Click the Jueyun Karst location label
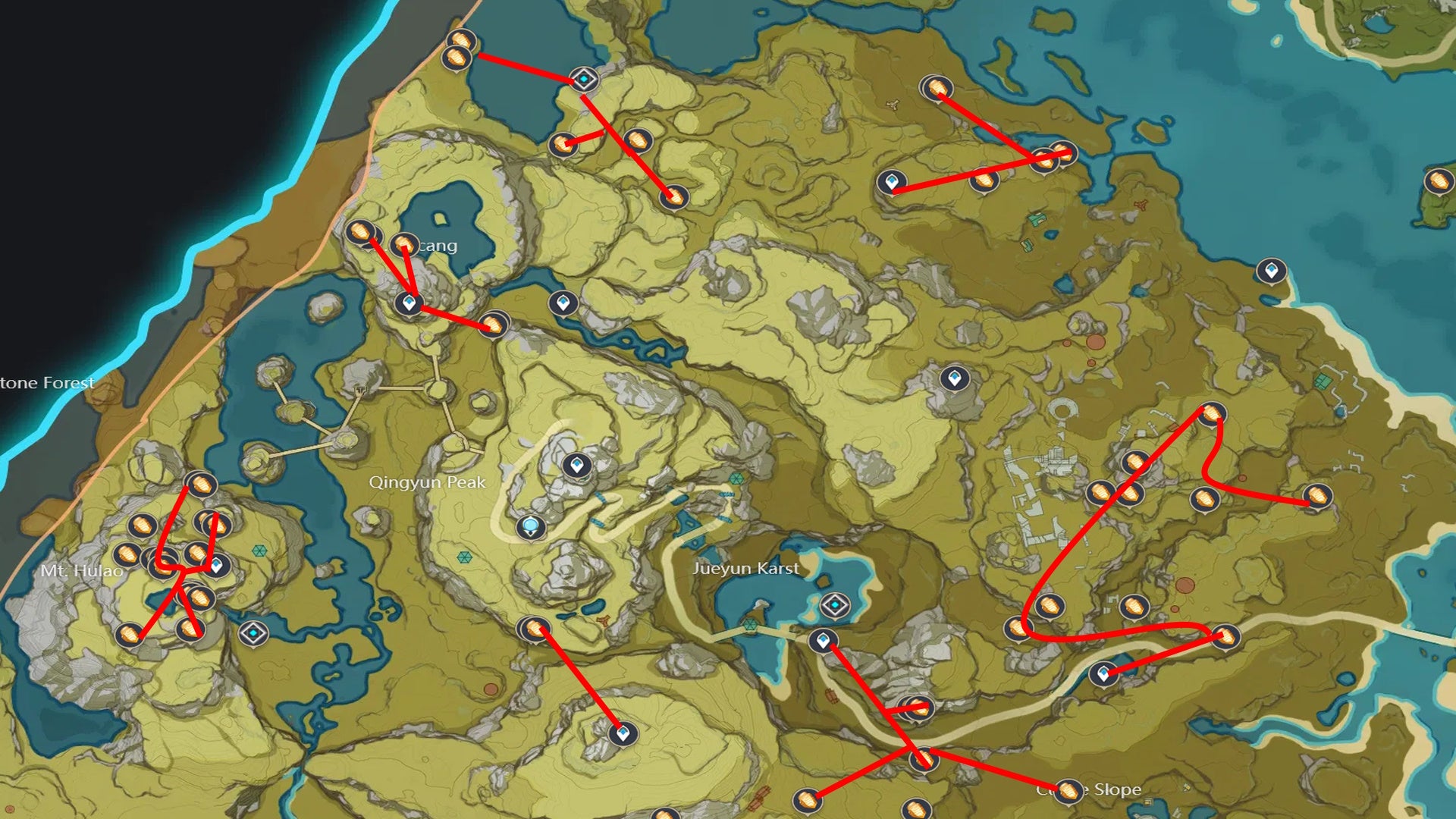1456x819 pixels. (x=747, y=568)
